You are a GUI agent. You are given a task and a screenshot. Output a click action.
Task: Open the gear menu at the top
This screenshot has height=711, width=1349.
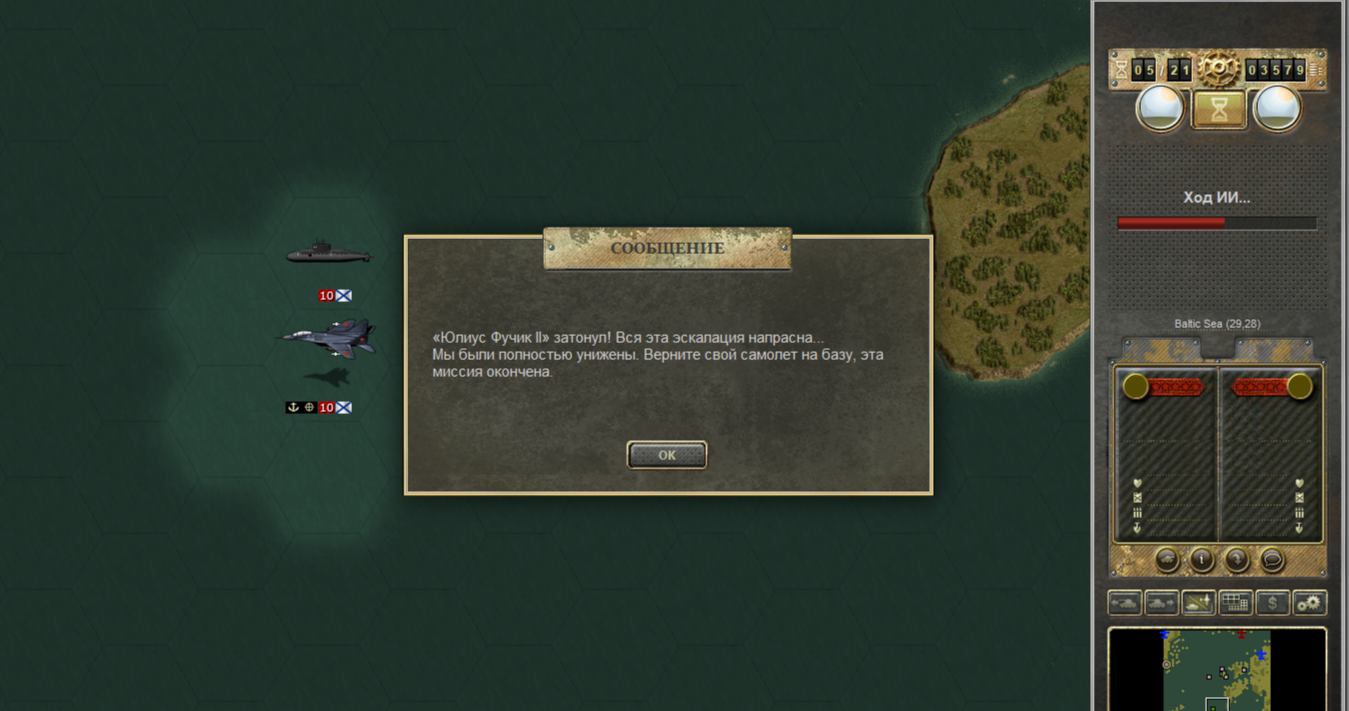click(x=1218, y=69)
